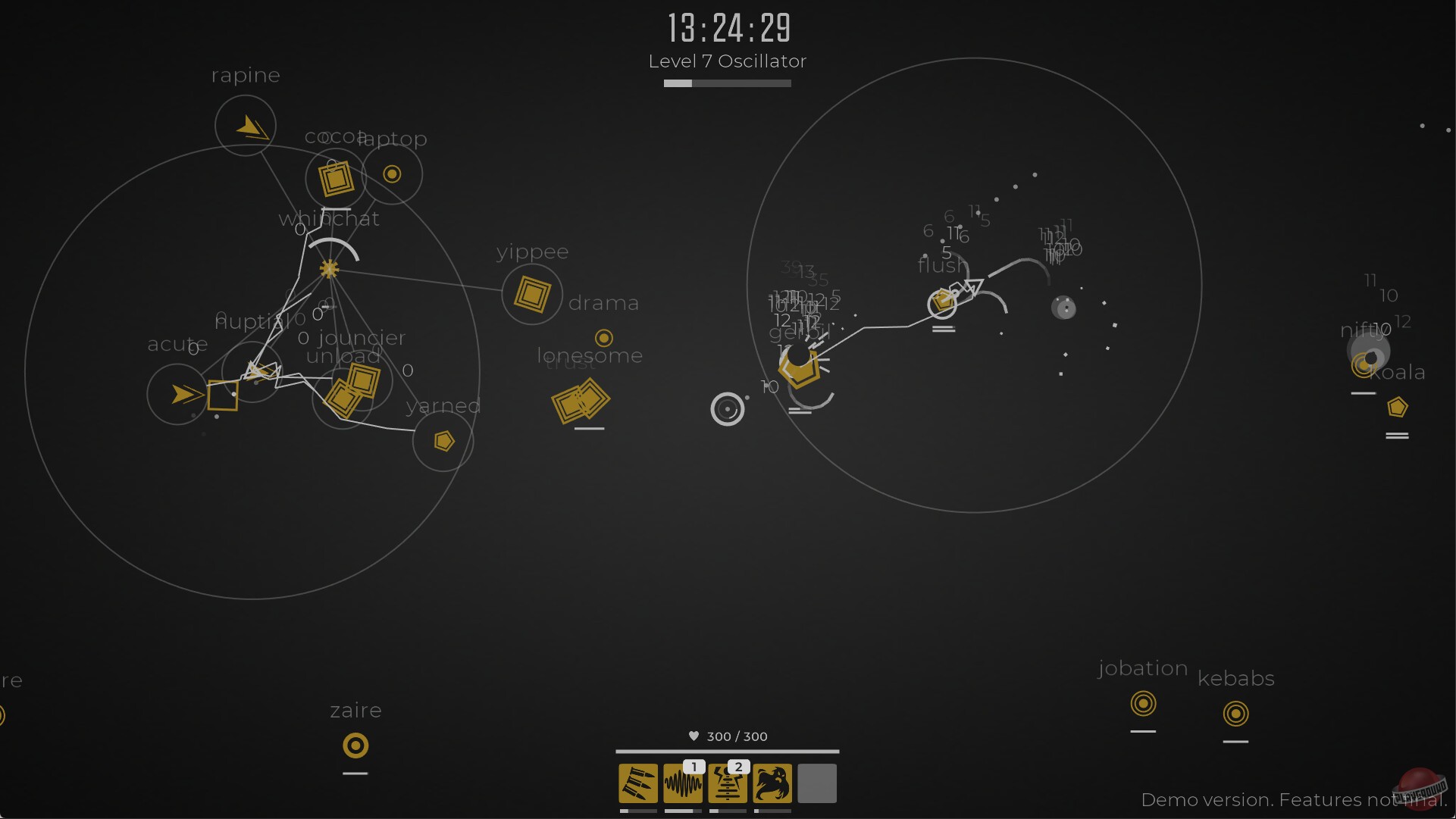The image size is (1456, 819).
Task: Click the empty fifth hotbar slot
Action: coord(817,783)
